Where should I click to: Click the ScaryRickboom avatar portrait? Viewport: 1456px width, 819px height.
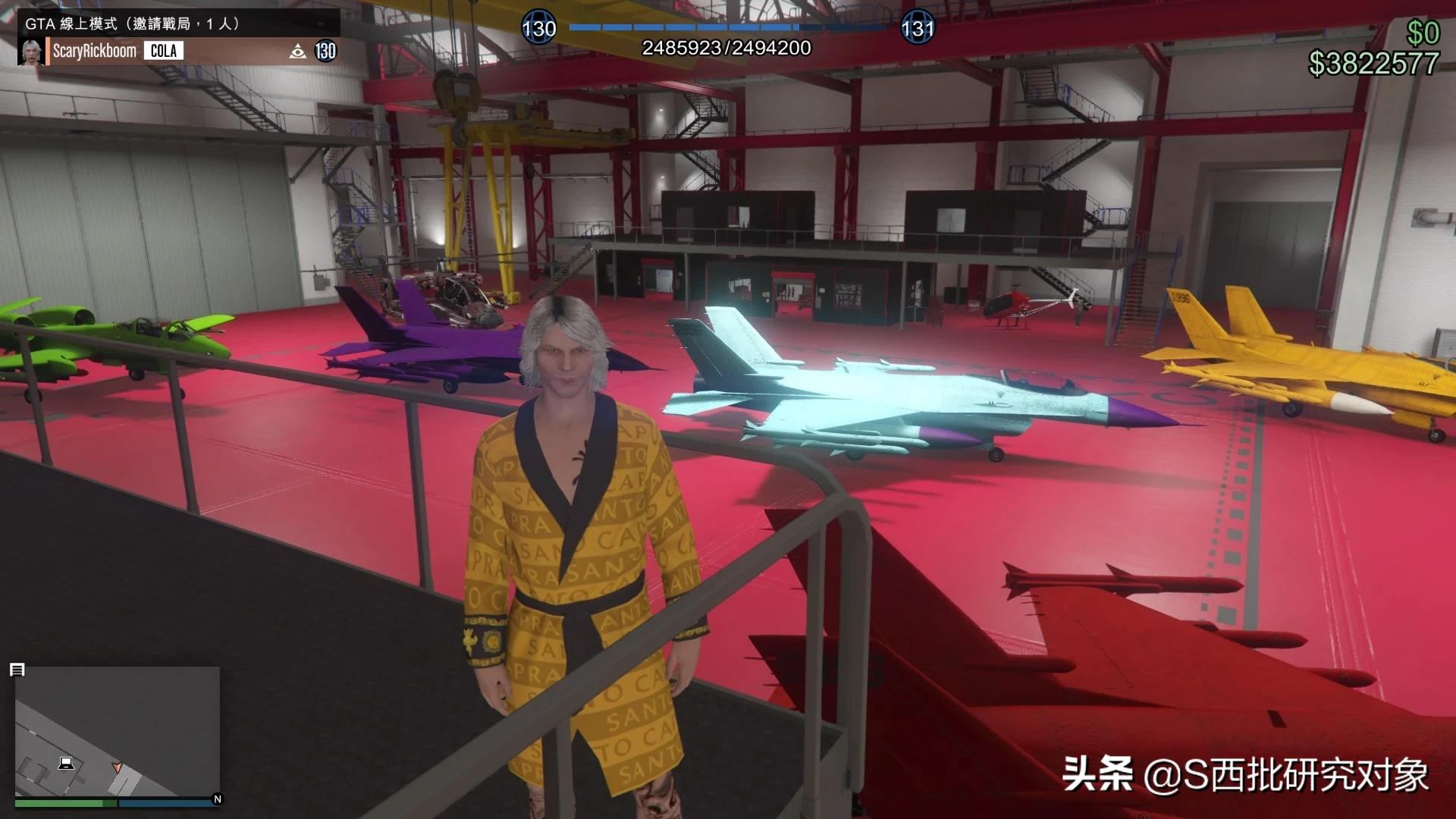(32, 51)
